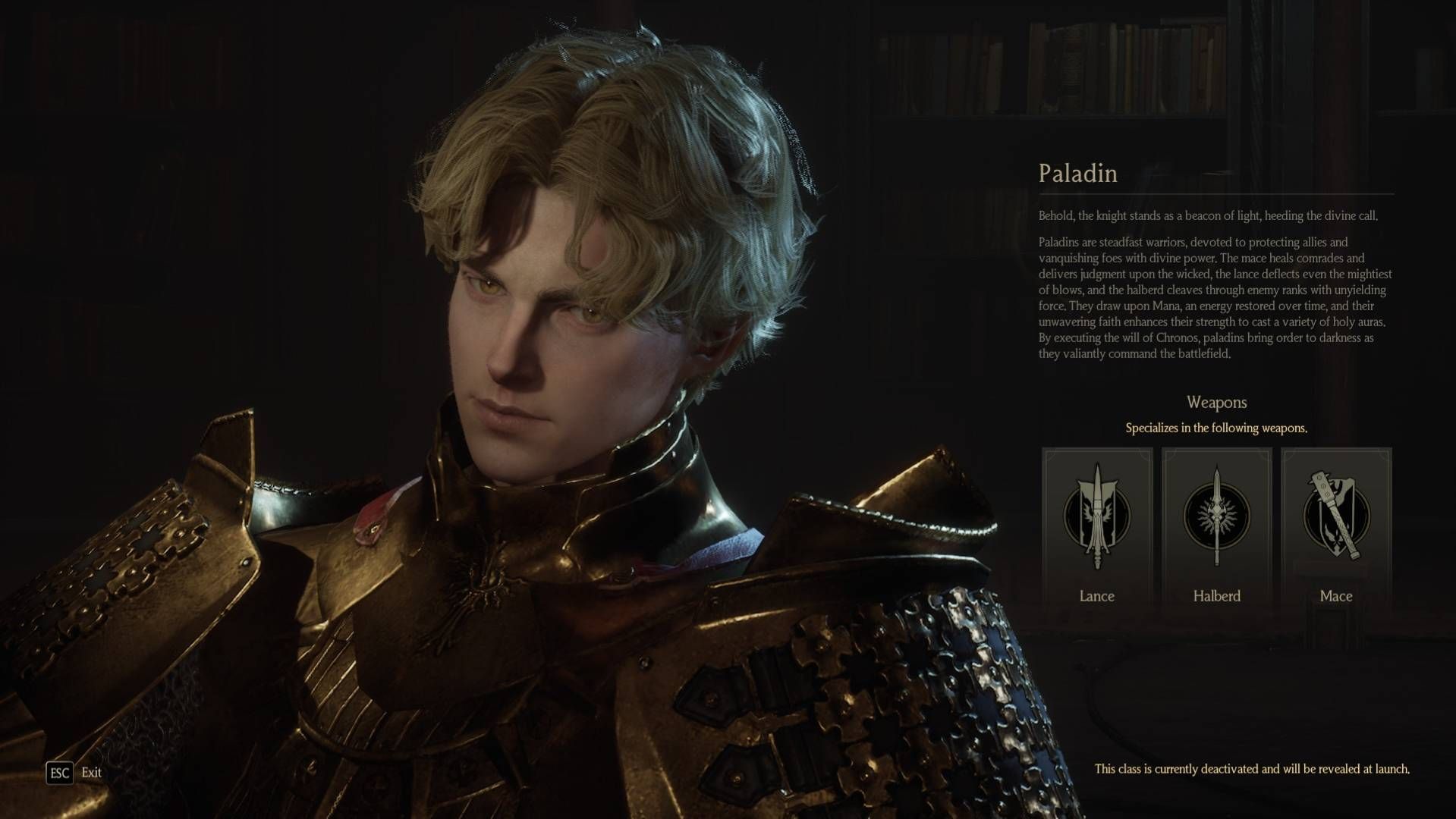The width and height of the screenshot is (1456, 819).
Task: Click the Exit button
Action: click(x=74, y=773)
